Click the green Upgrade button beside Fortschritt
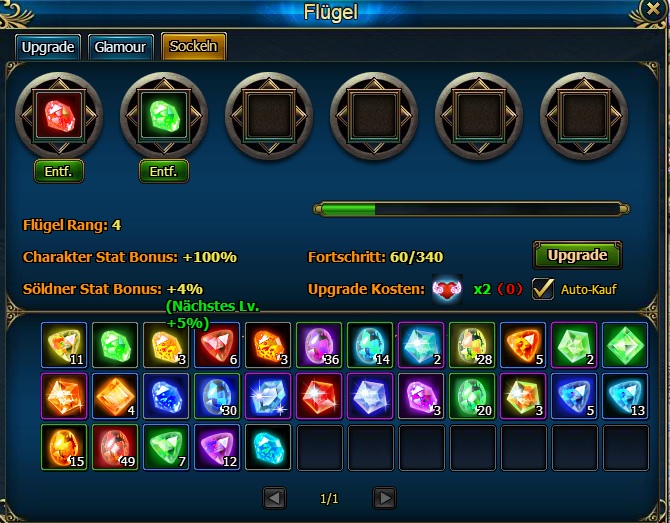This screenshot has height=523, width=670. (x=577, y=255)
